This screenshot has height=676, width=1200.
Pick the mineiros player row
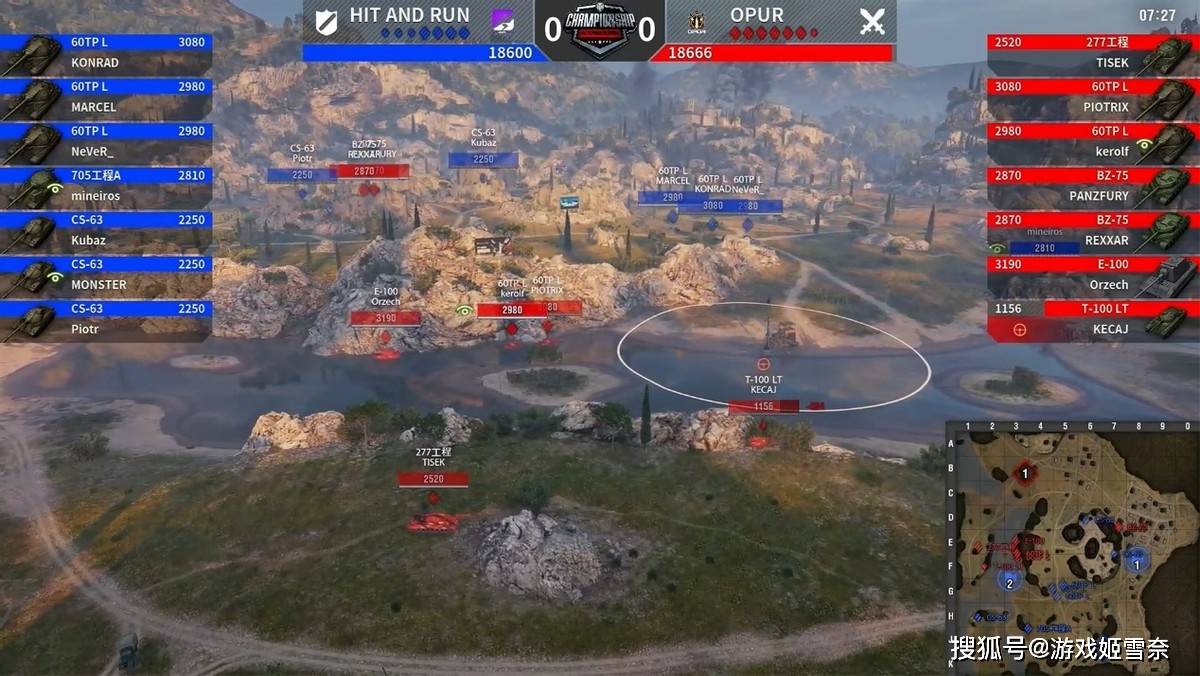click(106, 186)
